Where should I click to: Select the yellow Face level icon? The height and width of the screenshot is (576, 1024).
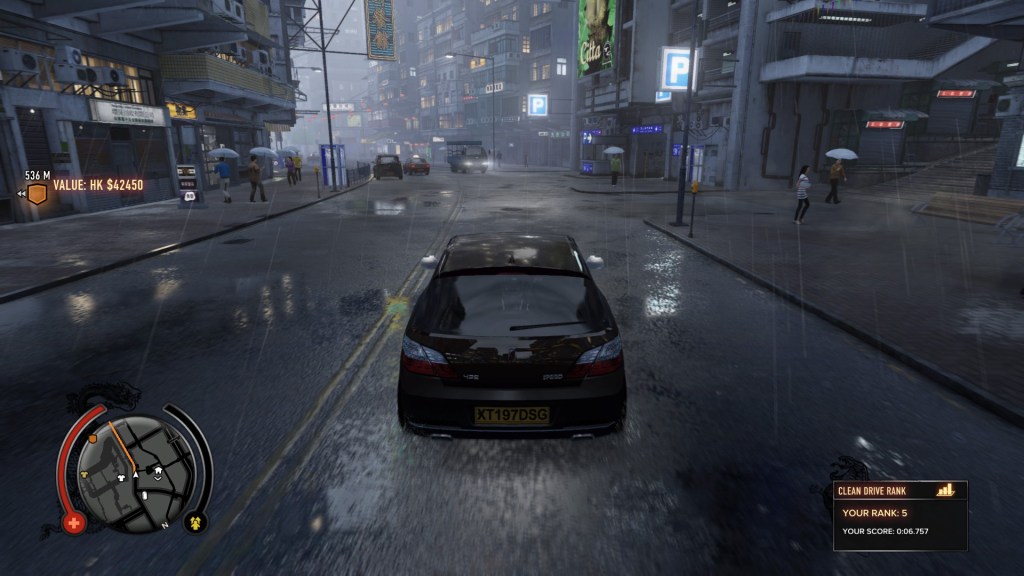pos(194,521)
